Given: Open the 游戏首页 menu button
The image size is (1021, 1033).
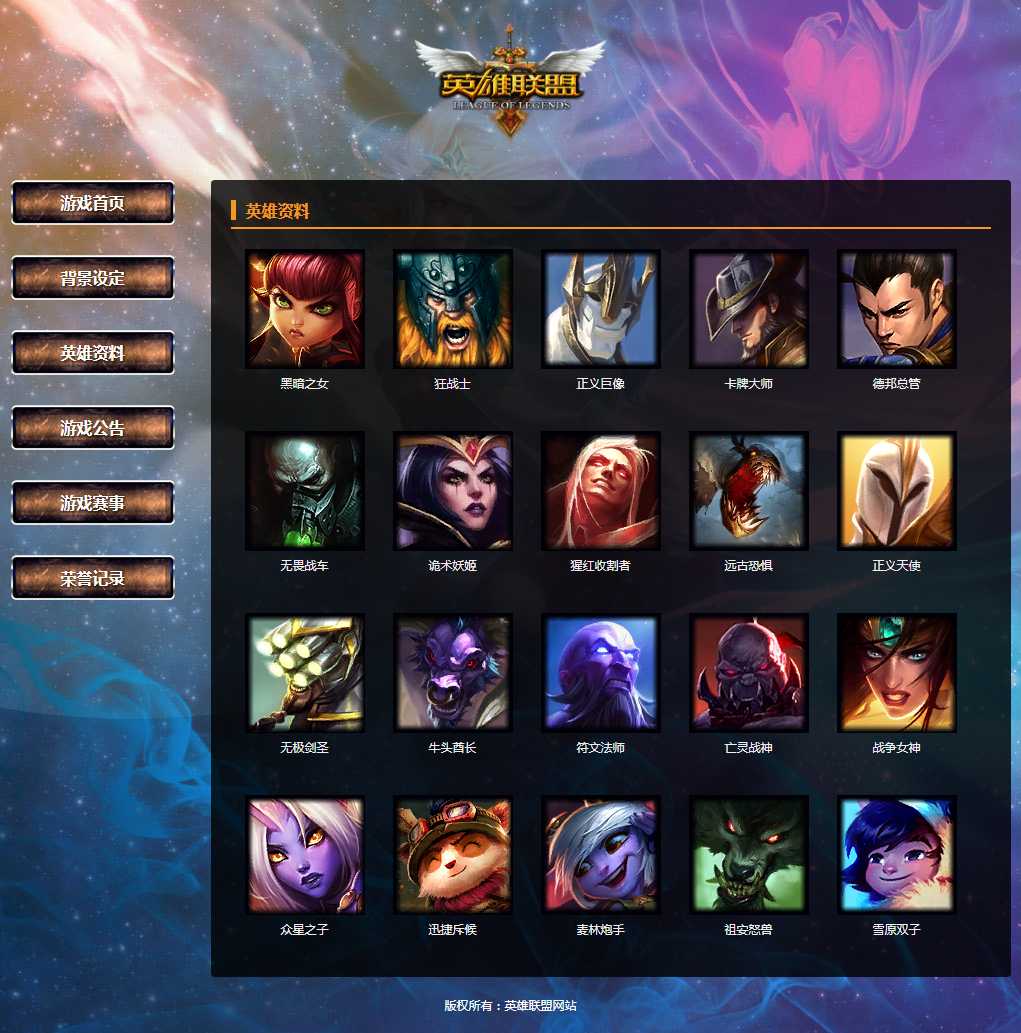Looking at the screenshot, I should coord(93,203).
